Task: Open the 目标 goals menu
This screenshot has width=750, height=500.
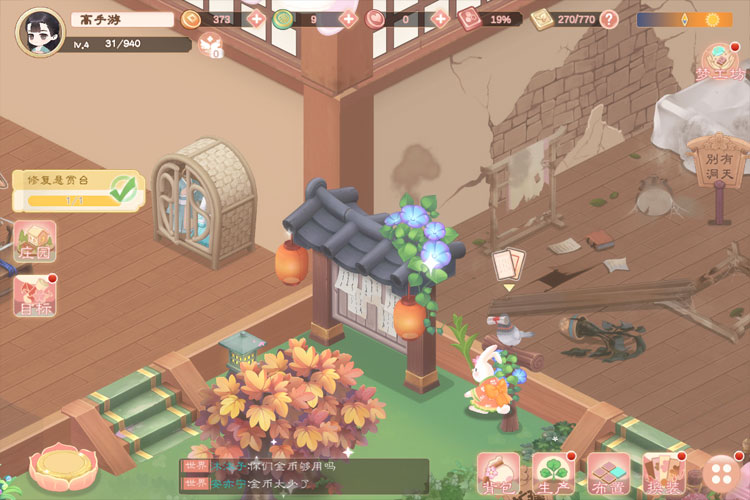Action: [34, 296]
